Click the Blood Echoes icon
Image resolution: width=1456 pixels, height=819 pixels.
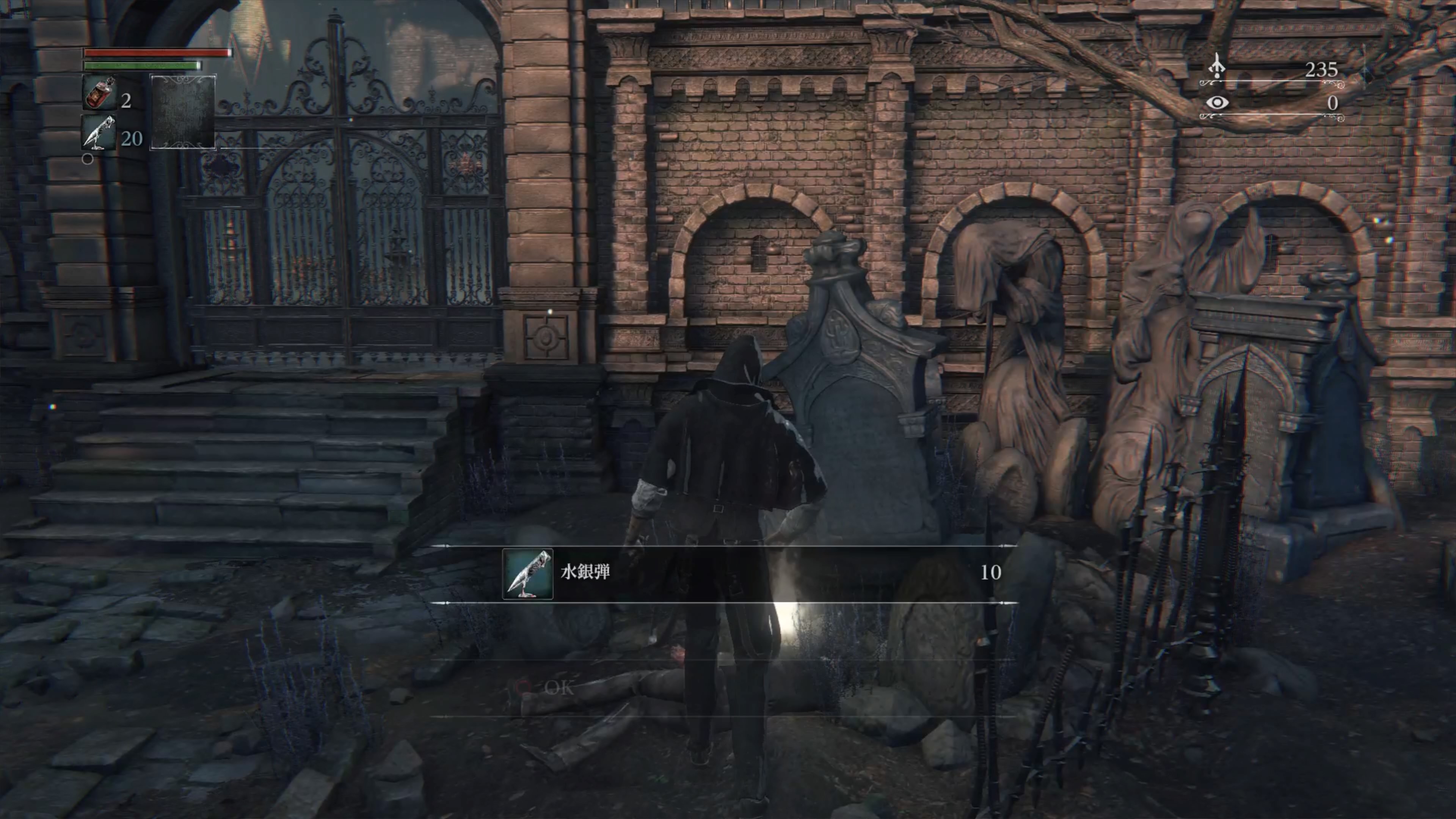click(1216, 67)
